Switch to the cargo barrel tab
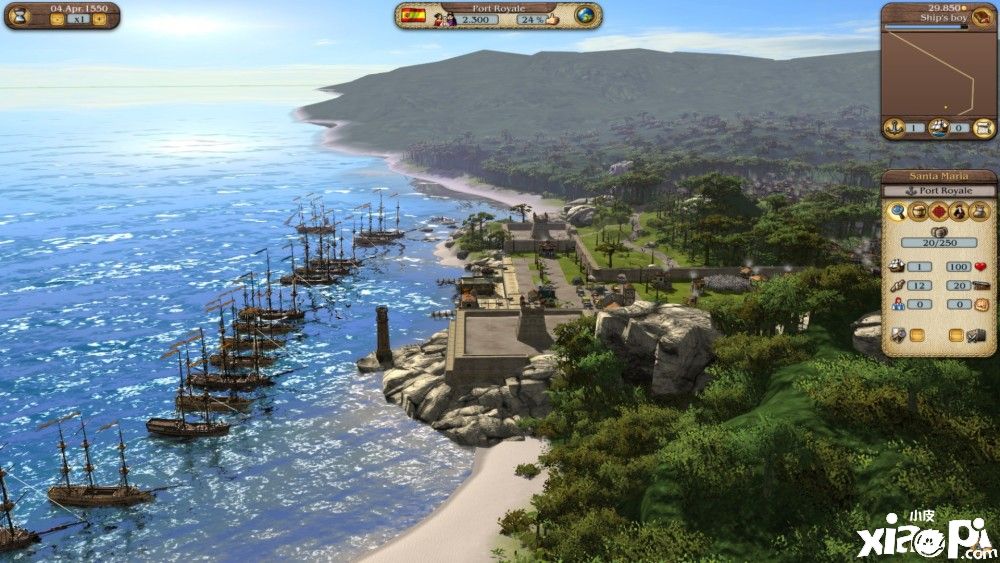This screenshot has width=1000, height=563. [x=918, y=211]
